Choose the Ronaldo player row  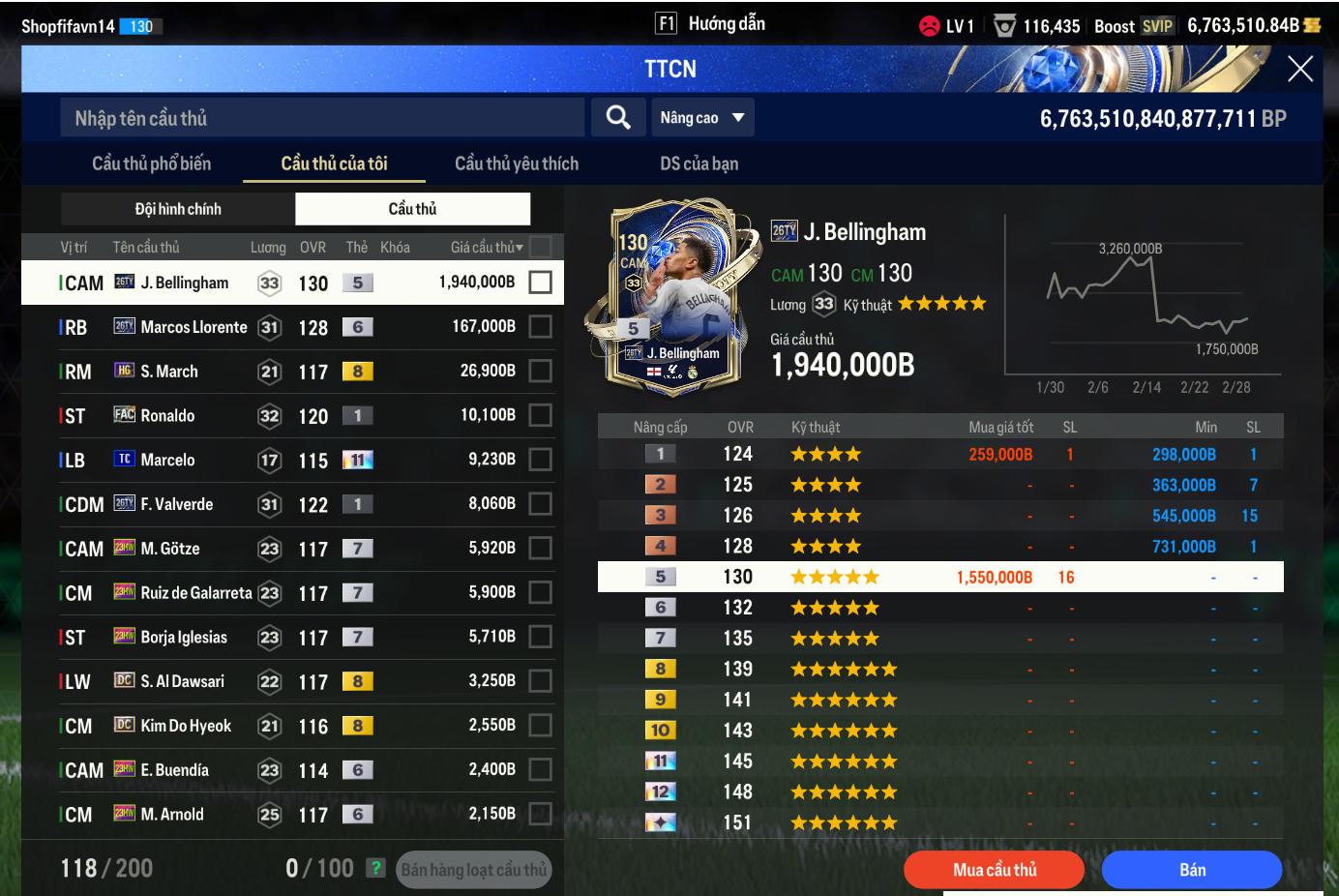[290, 416]
